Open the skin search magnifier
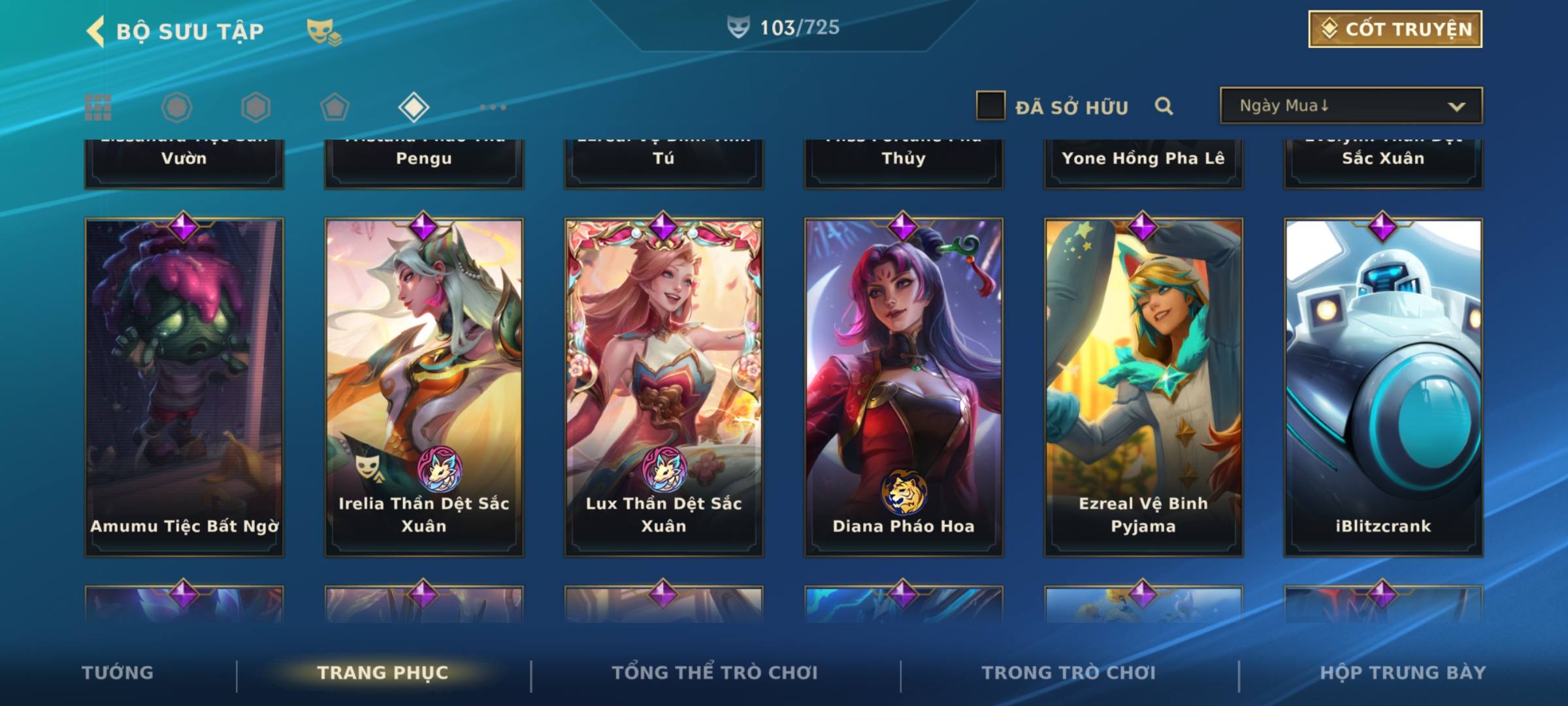This screenshot has height=706, width=1568. click(x=1164, y=106)
